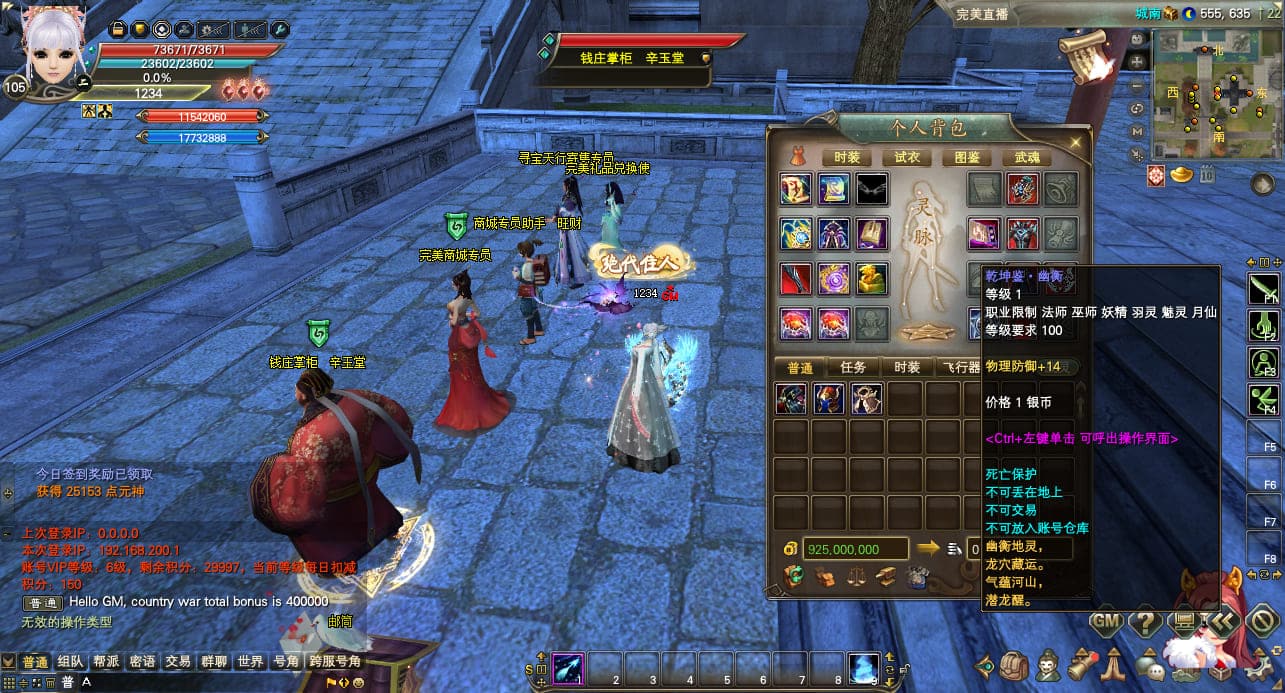Screen dimensions: 1285x693
Task: Select the 帮派 chat channel tab
Action: (x=106, y=662)
